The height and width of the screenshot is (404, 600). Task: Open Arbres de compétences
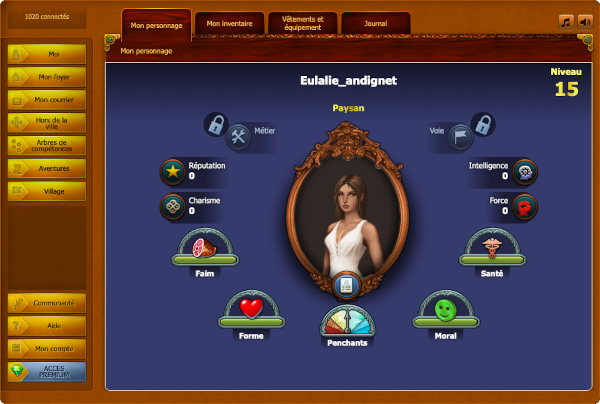(47, 145)
